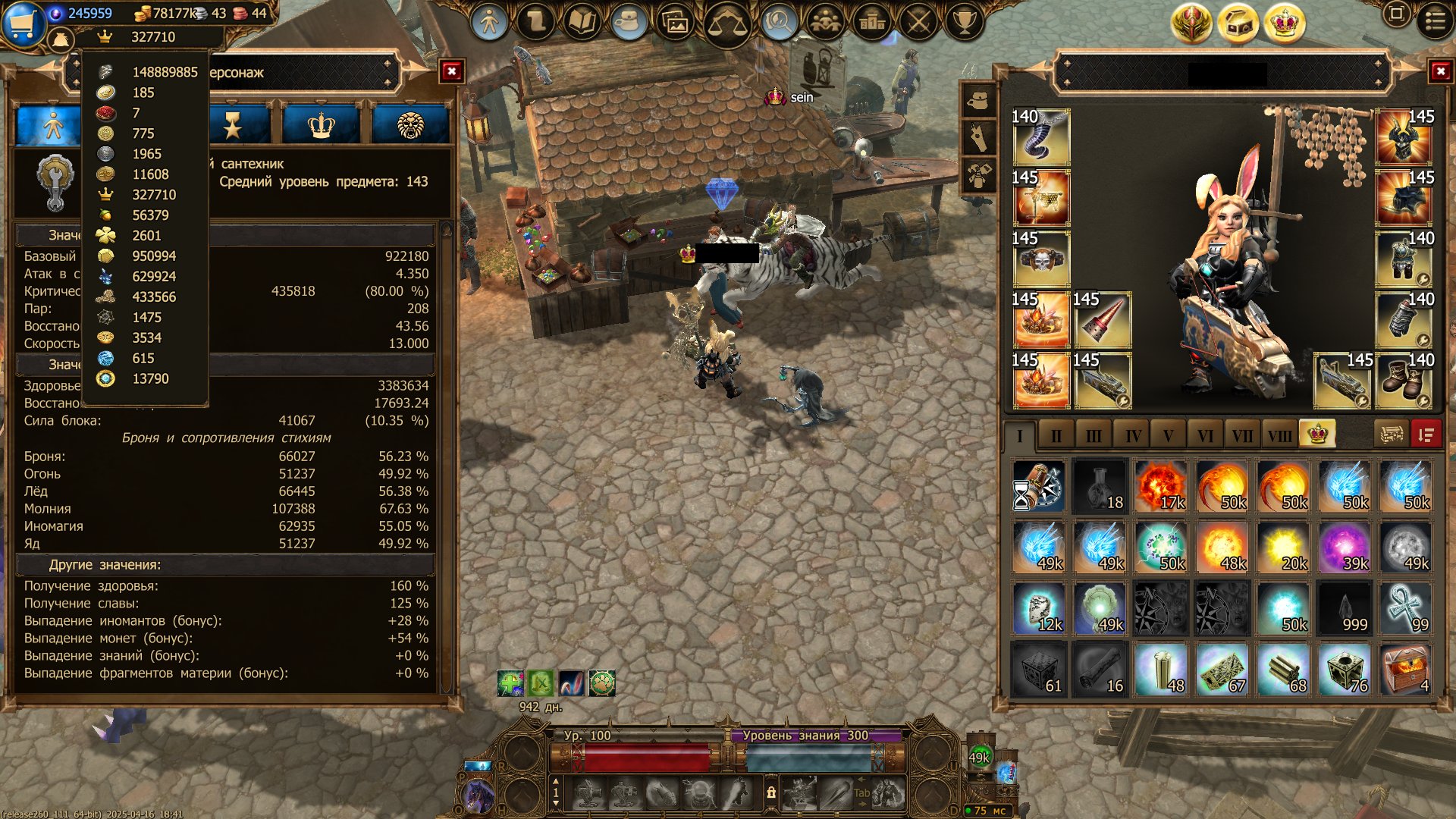Viewport: 1456px width, 819px height.
Task: Open the main list menu button
Action: (x=1435, y=20)
